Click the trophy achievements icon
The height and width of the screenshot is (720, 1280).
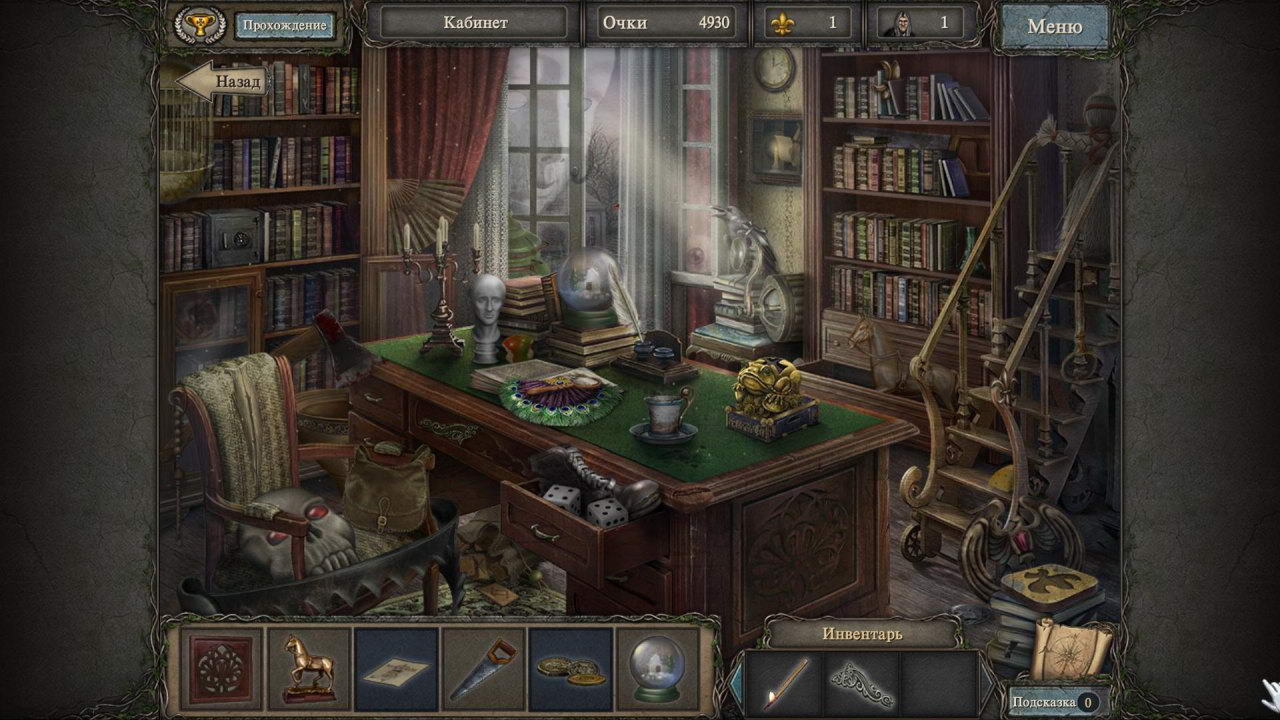pyautogui.click(x=199, y=25)
